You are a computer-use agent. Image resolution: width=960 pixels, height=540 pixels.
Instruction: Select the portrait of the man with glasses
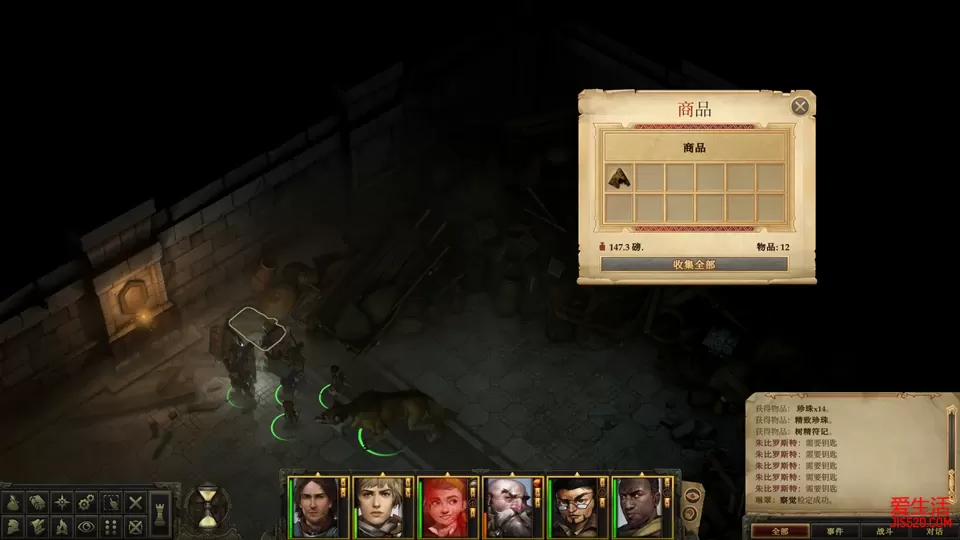pos(575,506)
